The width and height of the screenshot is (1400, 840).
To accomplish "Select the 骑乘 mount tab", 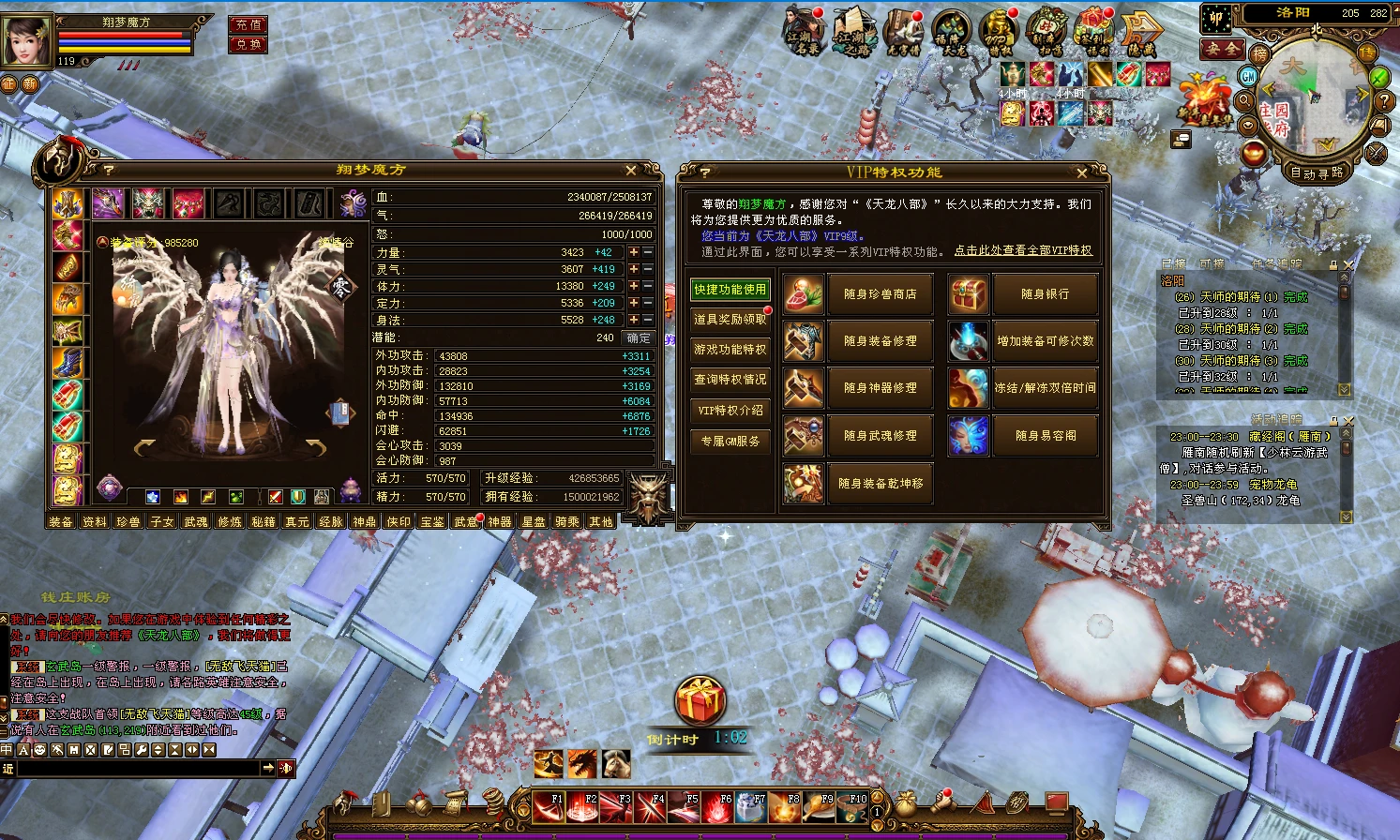I will (567, 521).
